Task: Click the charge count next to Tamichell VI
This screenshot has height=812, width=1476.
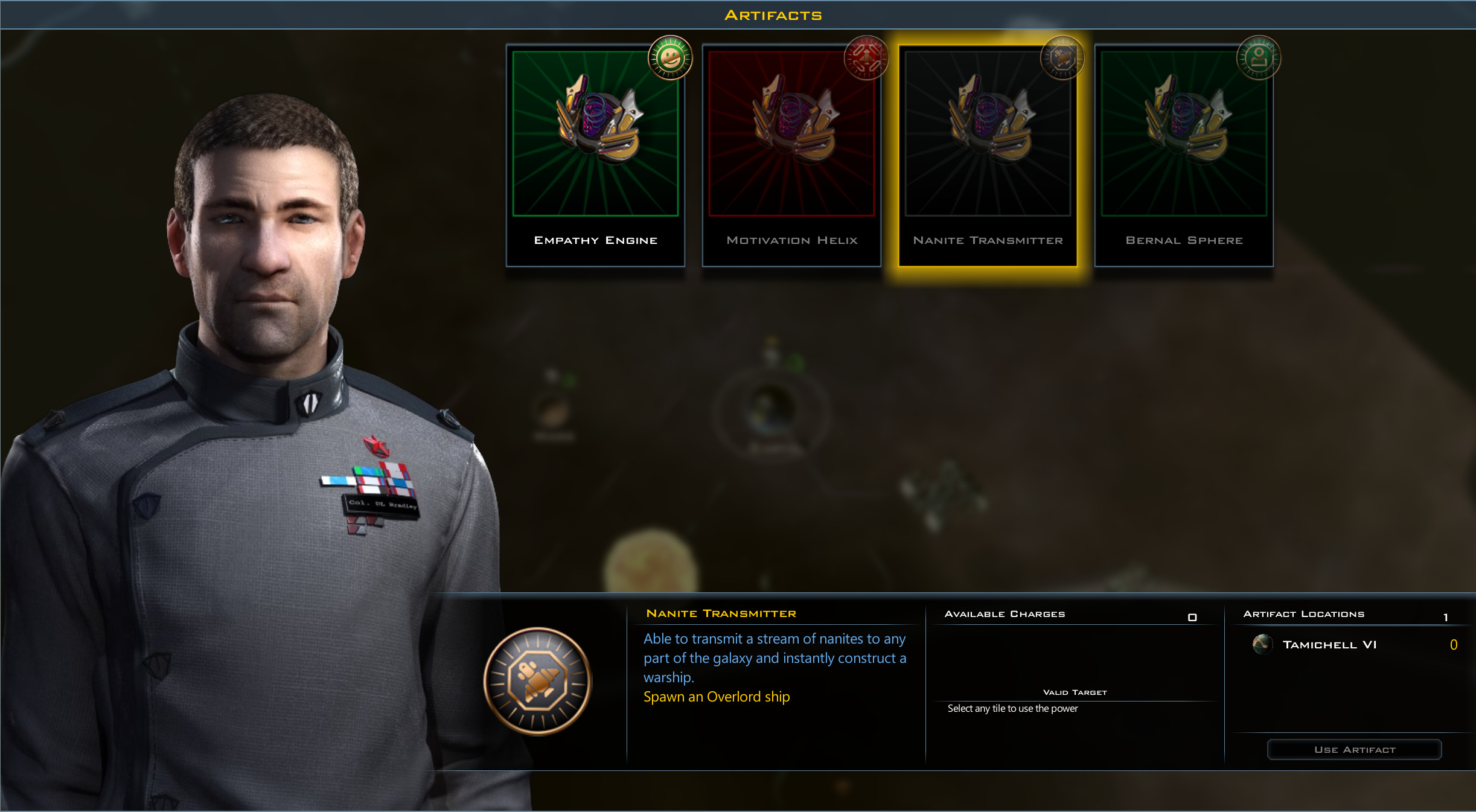Action: [1454, 644]
